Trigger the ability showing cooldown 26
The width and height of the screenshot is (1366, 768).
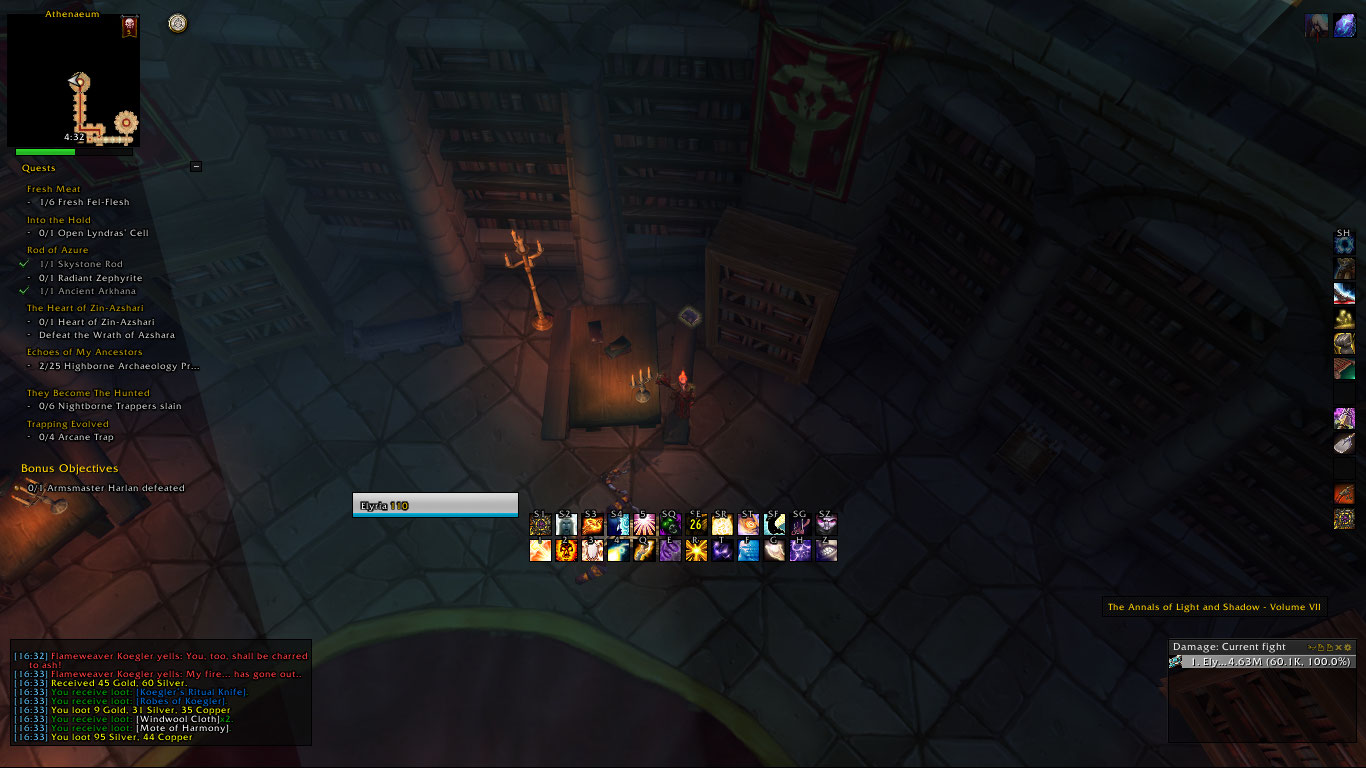697,524
